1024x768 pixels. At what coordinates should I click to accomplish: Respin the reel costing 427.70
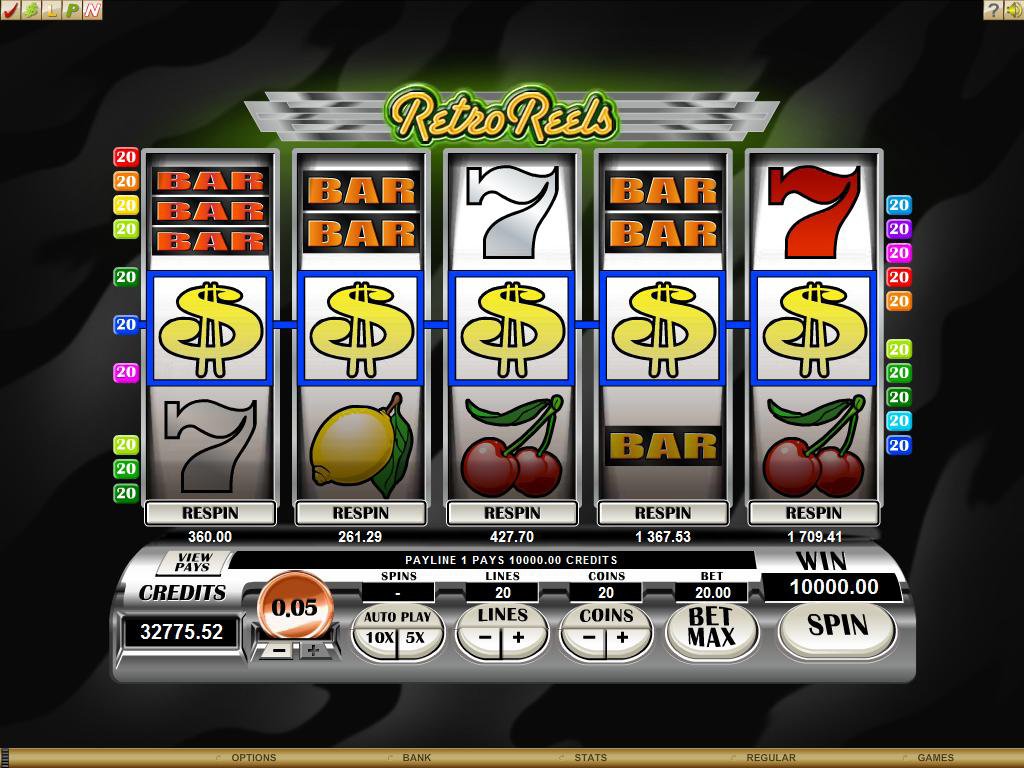512,513
